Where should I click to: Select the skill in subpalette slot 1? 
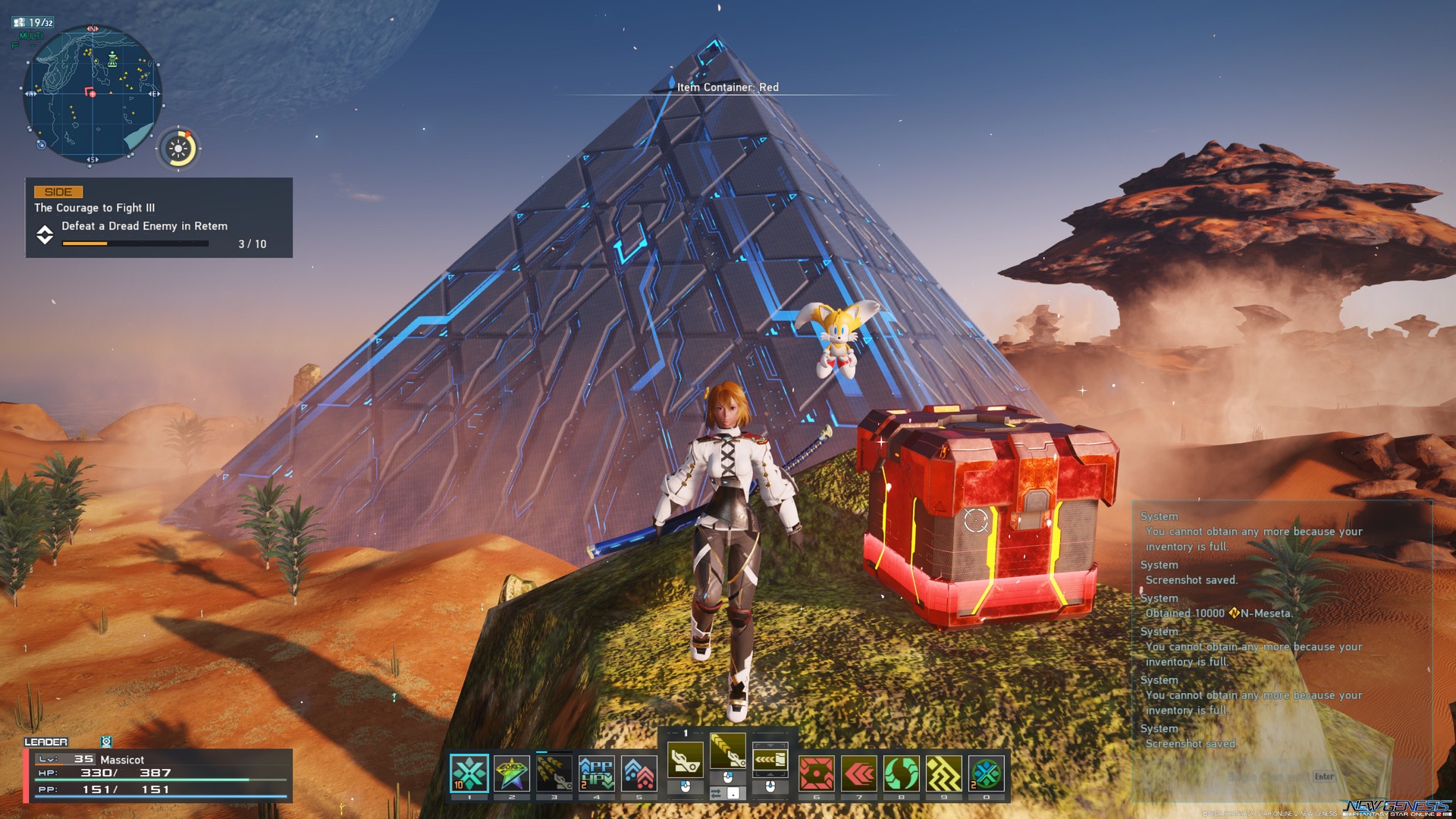click(x=471, y=771)
